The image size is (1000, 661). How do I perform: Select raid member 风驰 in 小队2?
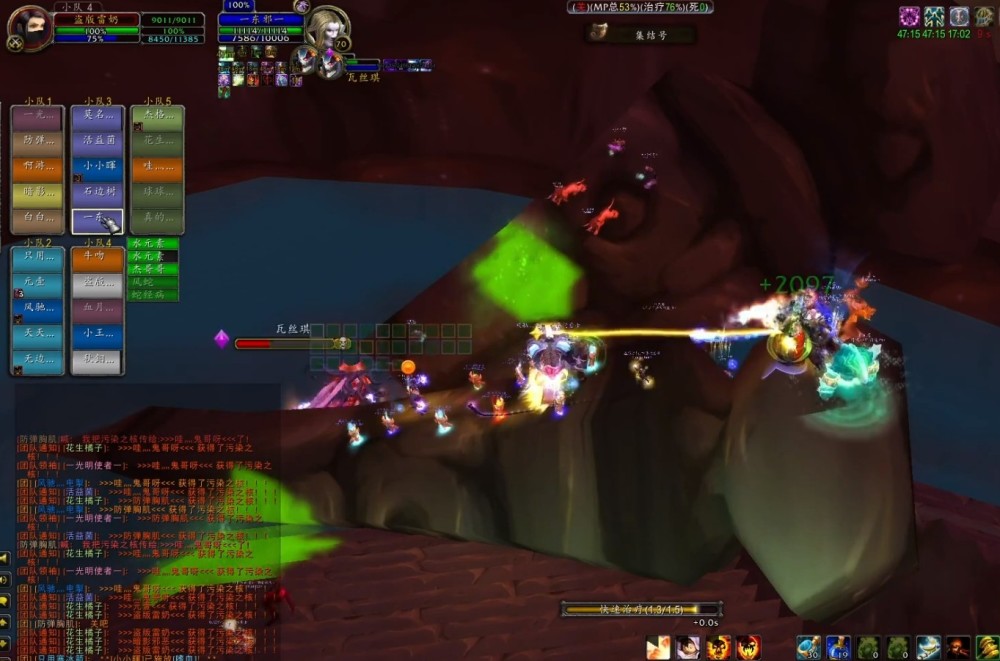[x=39, y=309]
